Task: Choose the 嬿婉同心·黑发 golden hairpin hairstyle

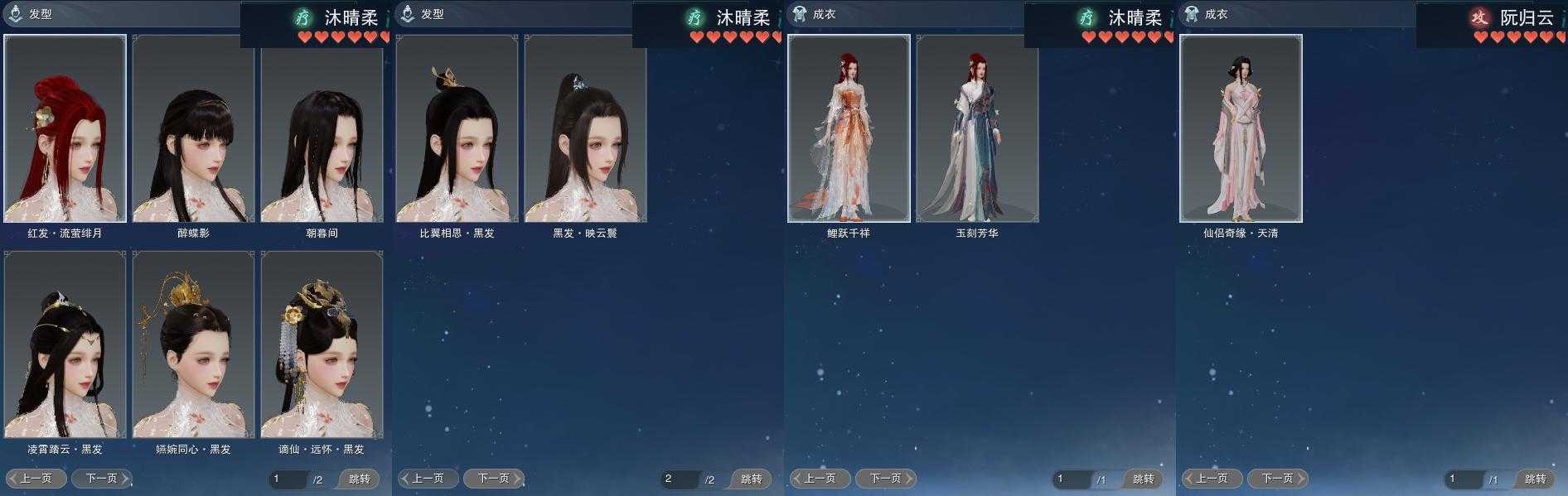Action: tap(193, 344)
